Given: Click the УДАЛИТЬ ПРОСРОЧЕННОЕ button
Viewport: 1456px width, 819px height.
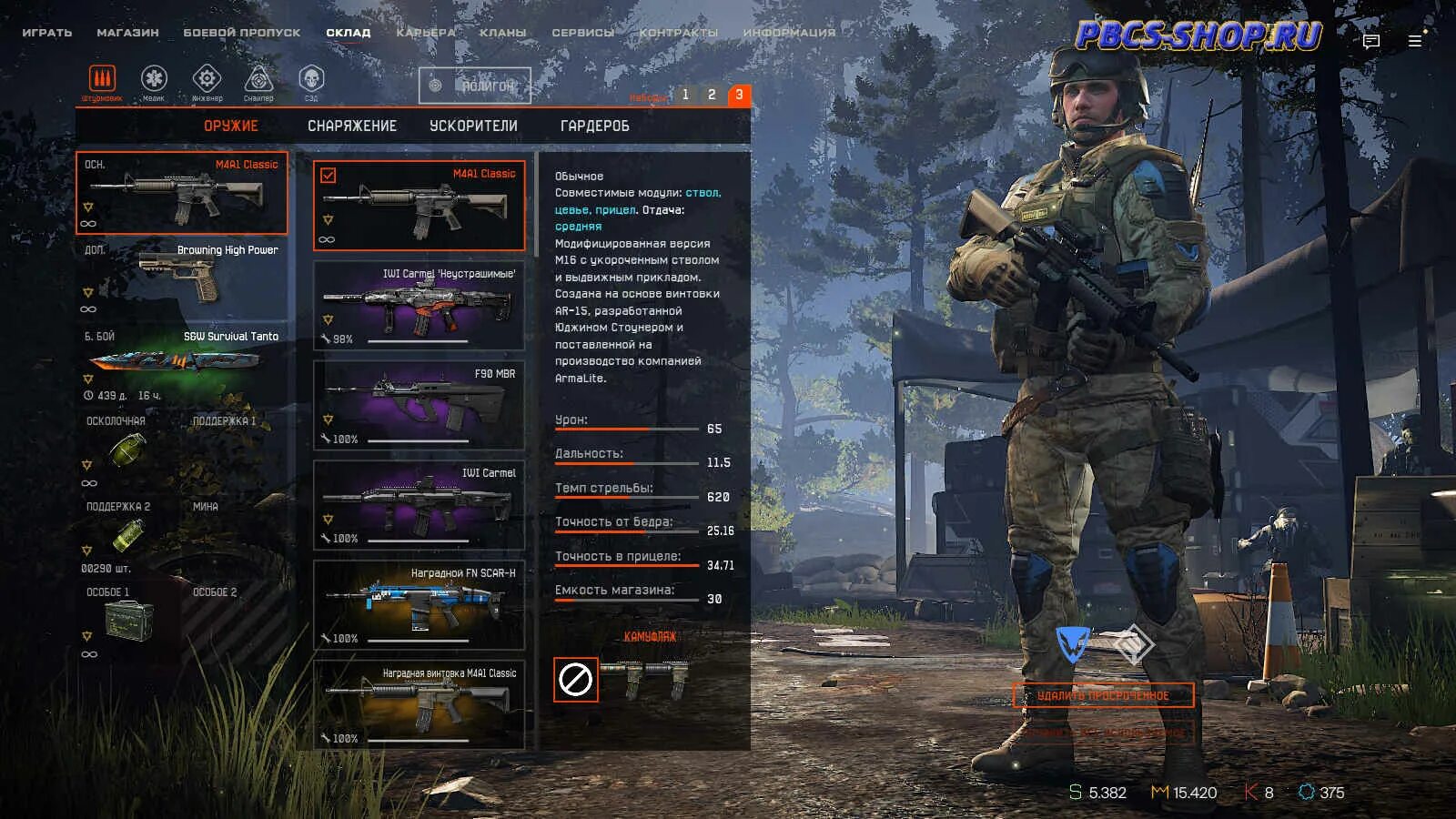Looking at the screenshot, I should 1103,696.
